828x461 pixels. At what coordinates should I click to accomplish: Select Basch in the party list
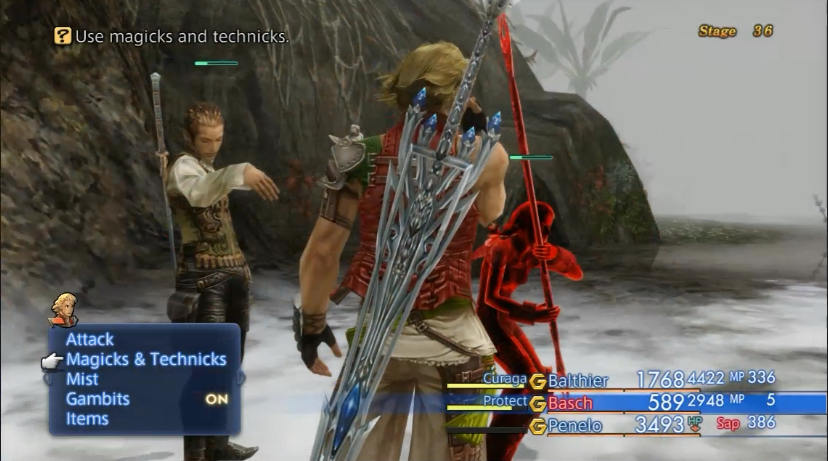[570, 403]
